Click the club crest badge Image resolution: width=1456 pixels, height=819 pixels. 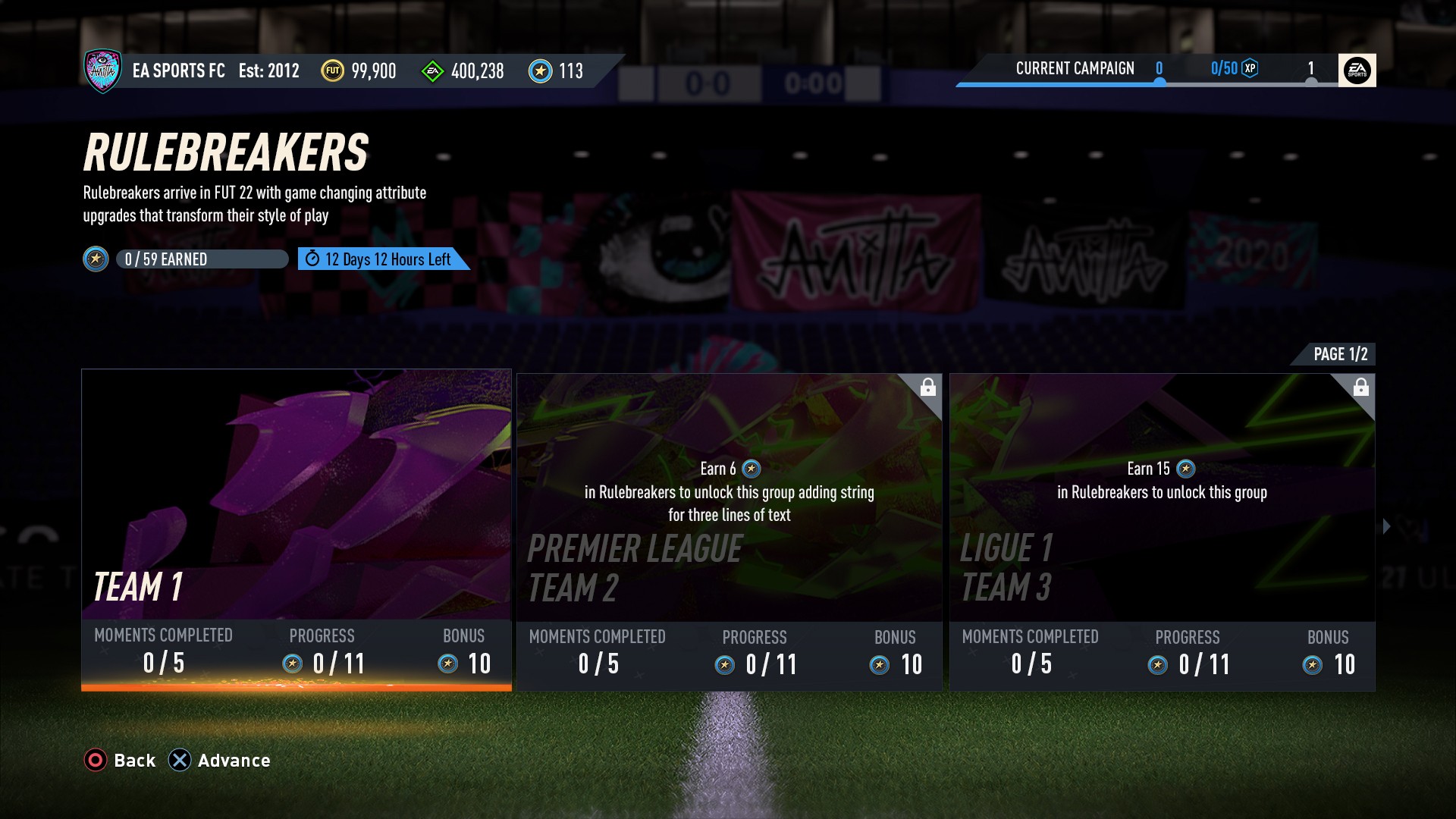(103, 71)
